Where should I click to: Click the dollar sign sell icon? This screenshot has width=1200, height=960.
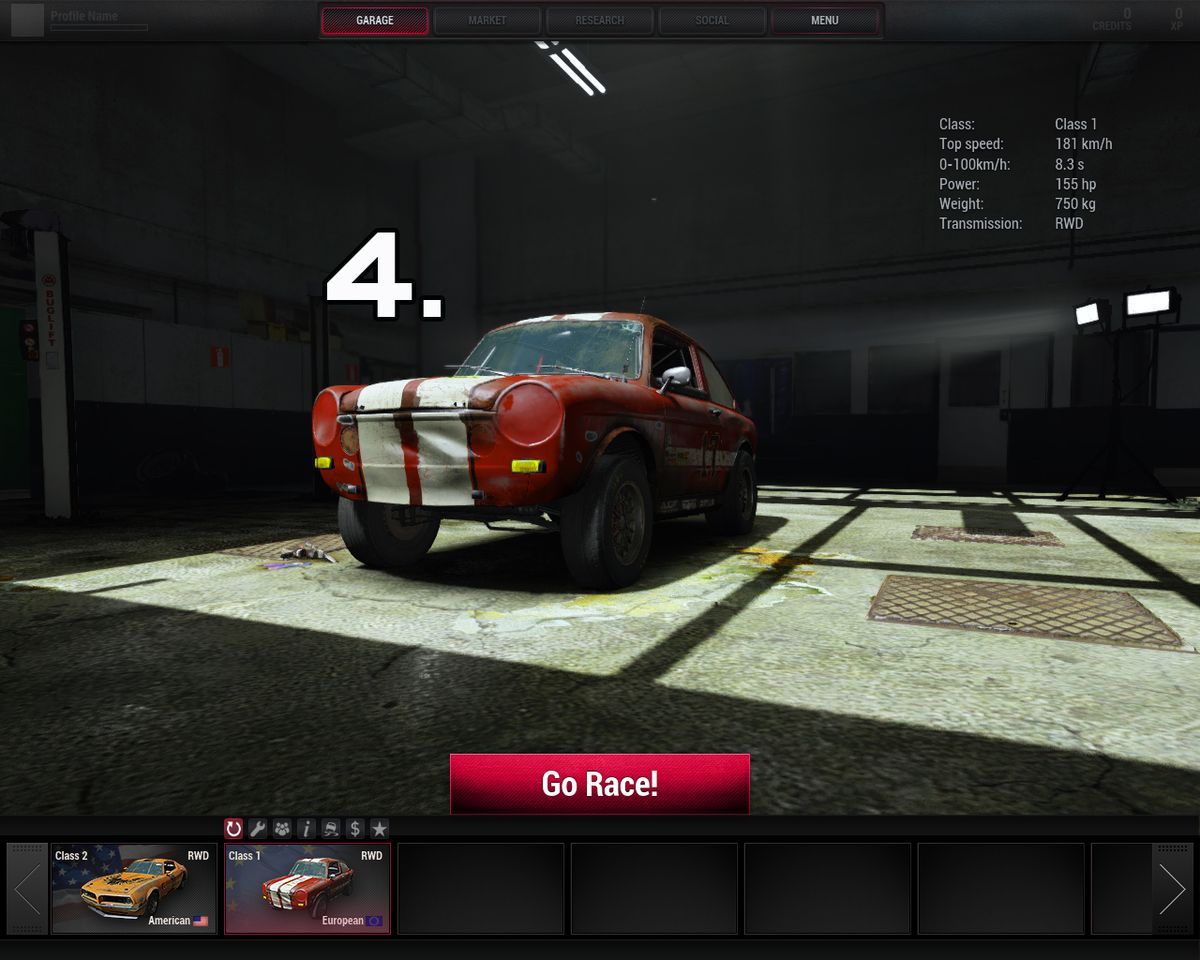pos(354,828)
